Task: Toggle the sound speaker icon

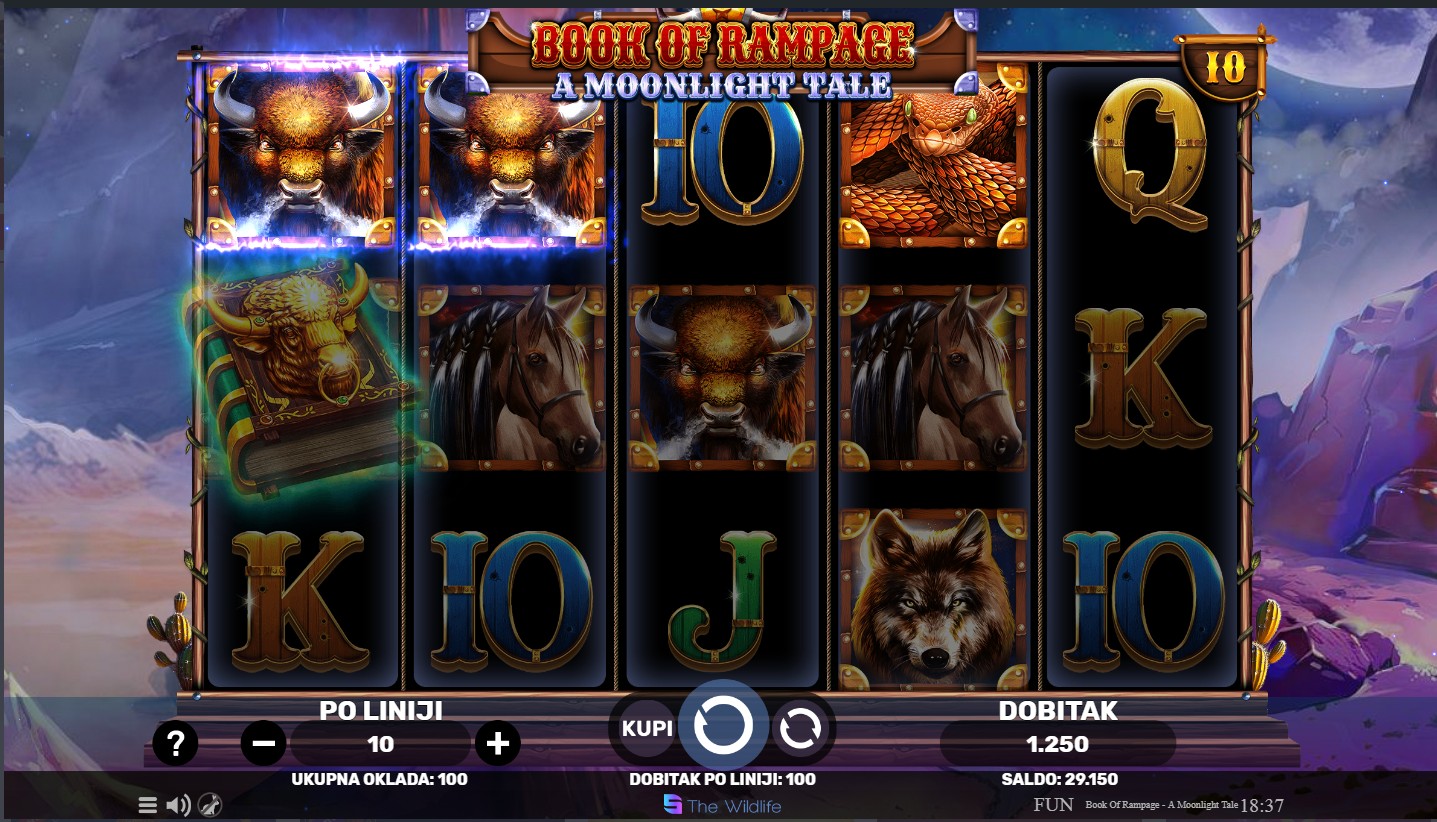Action: [178, 805]
